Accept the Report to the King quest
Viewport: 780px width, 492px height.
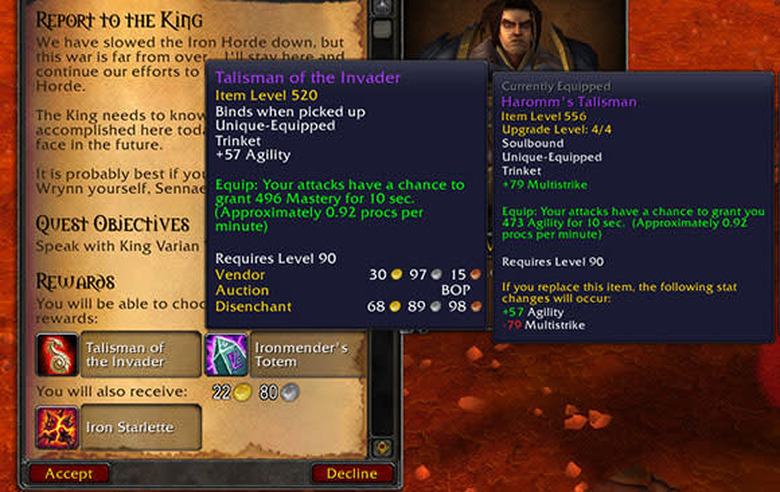(x=69, y=473)
